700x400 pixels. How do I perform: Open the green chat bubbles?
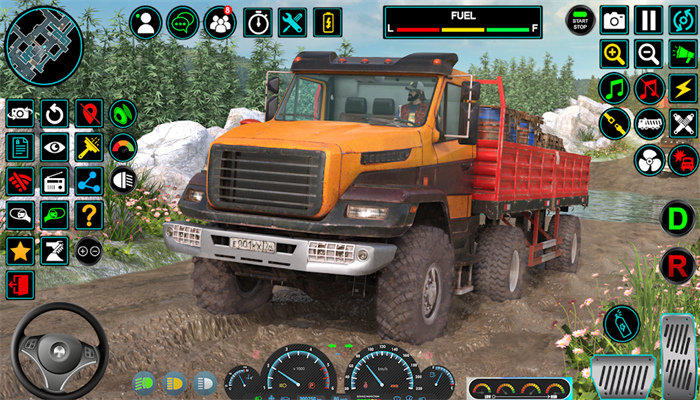click(183, 22)
